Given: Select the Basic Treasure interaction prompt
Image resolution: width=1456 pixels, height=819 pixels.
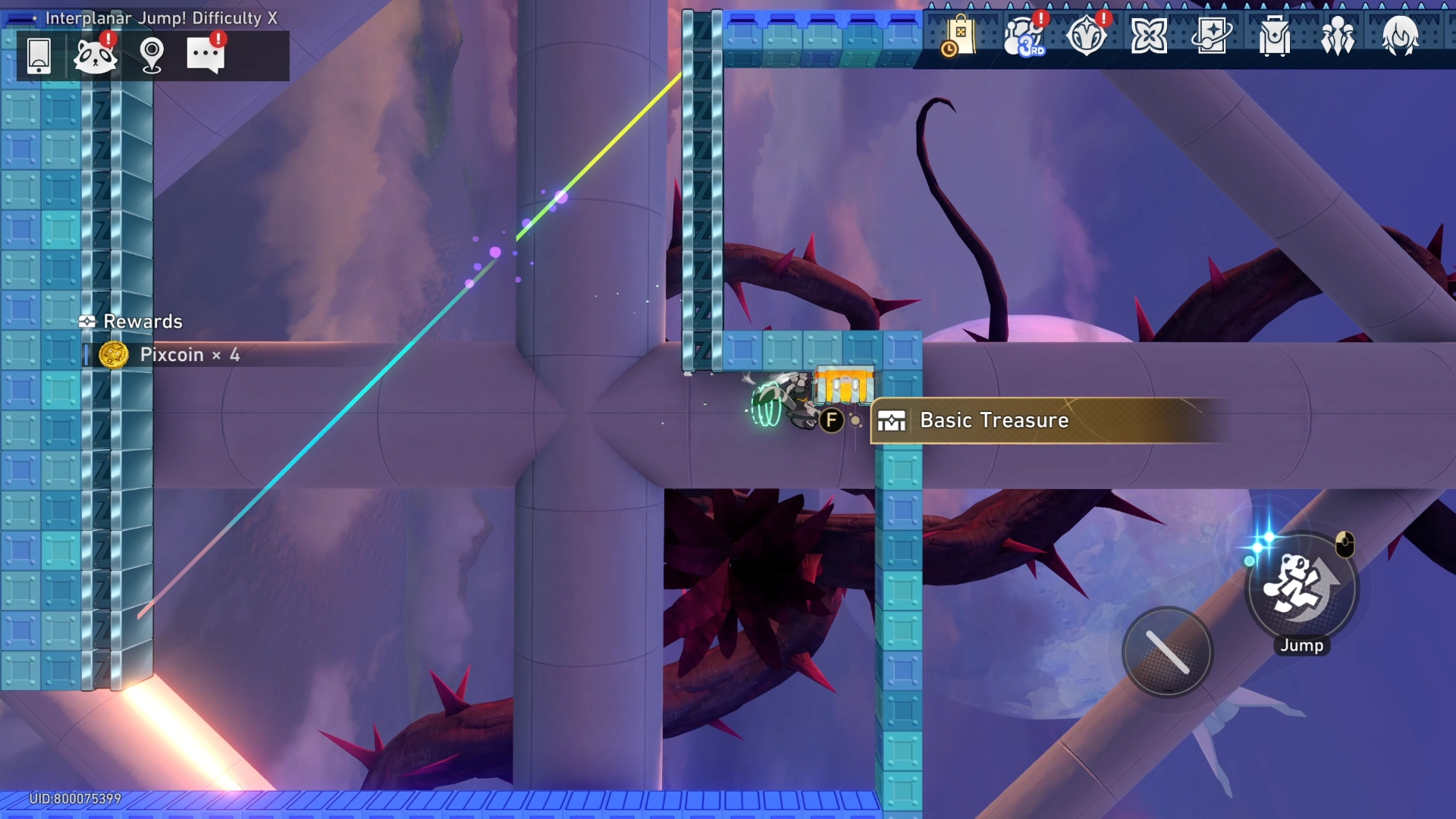Looking at the screenshot, I should [x=993, y=420].
